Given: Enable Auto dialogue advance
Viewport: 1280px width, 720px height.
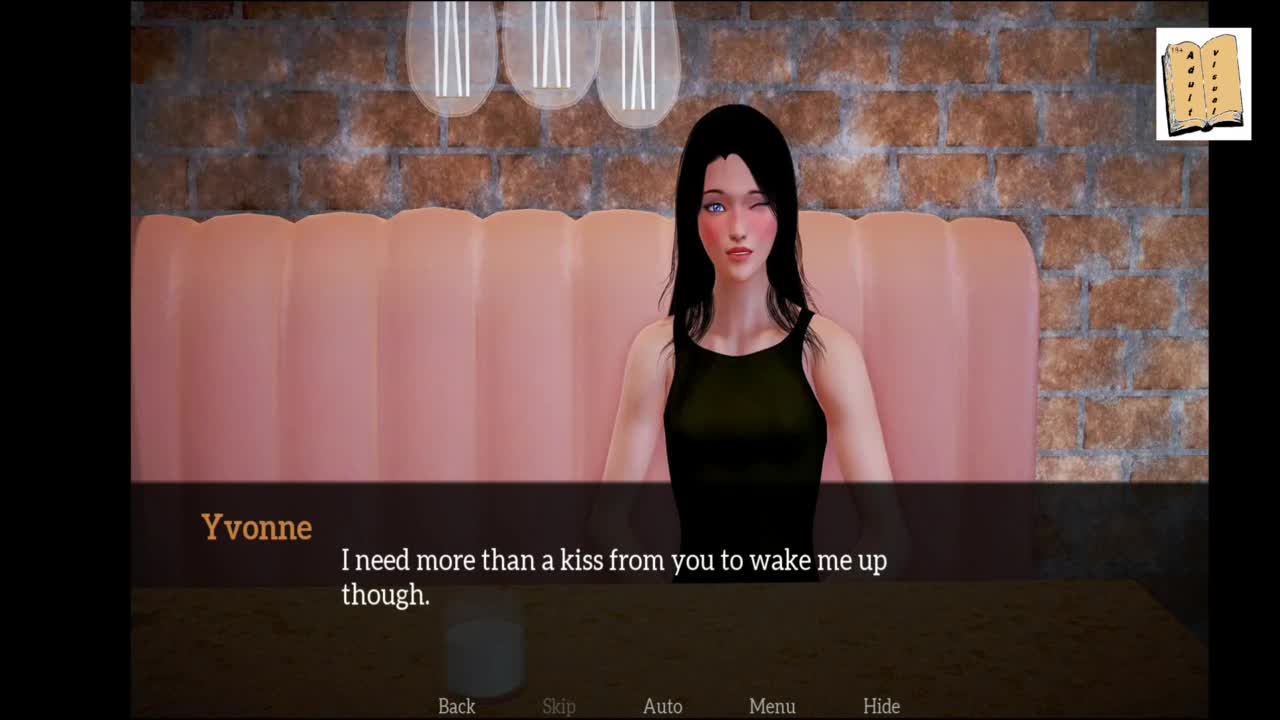Looking at the screenshot, I should [662, 706].
